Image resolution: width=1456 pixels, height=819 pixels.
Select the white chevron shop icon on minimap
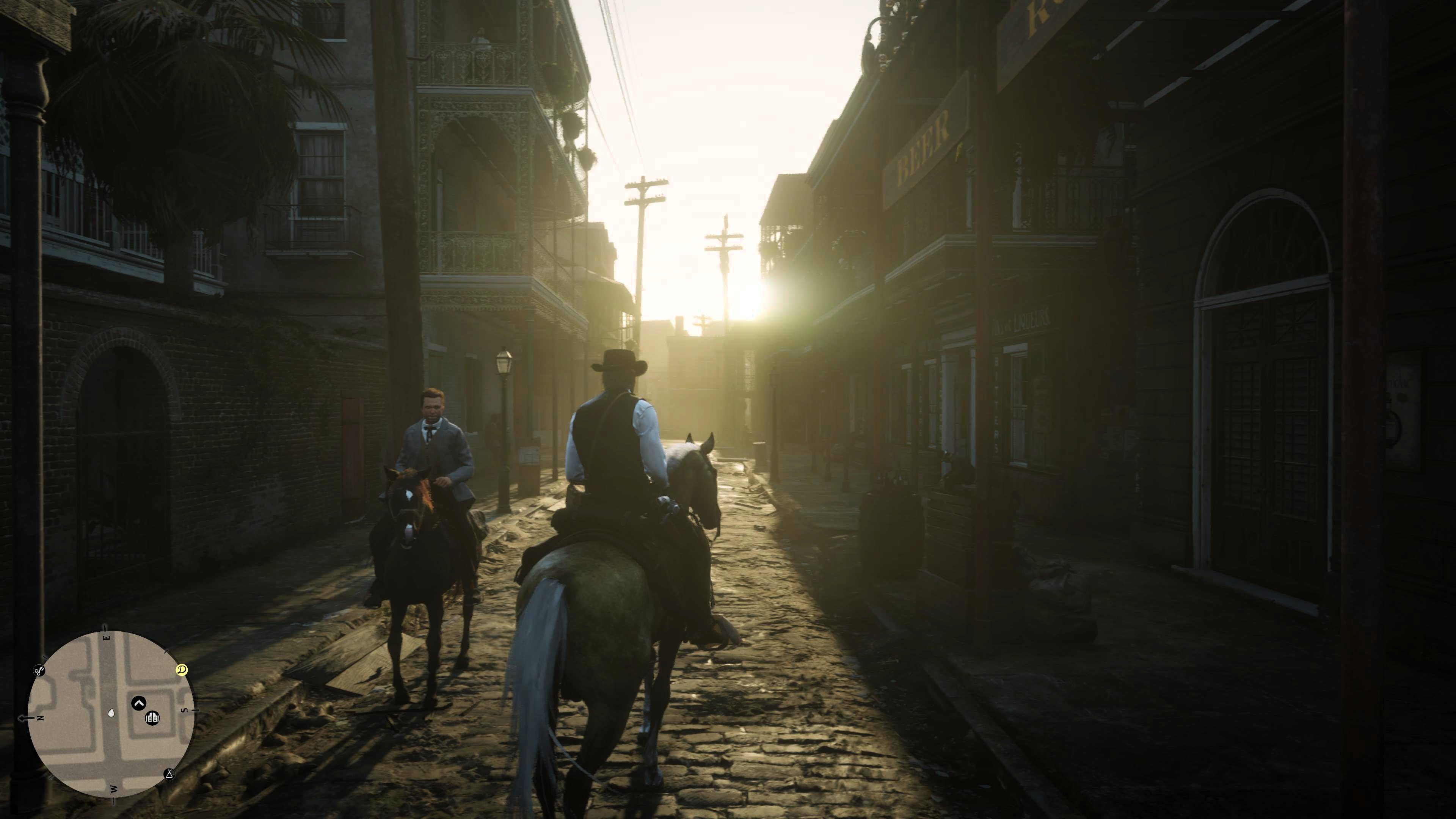pyautogui.click(x=138, y=704)
